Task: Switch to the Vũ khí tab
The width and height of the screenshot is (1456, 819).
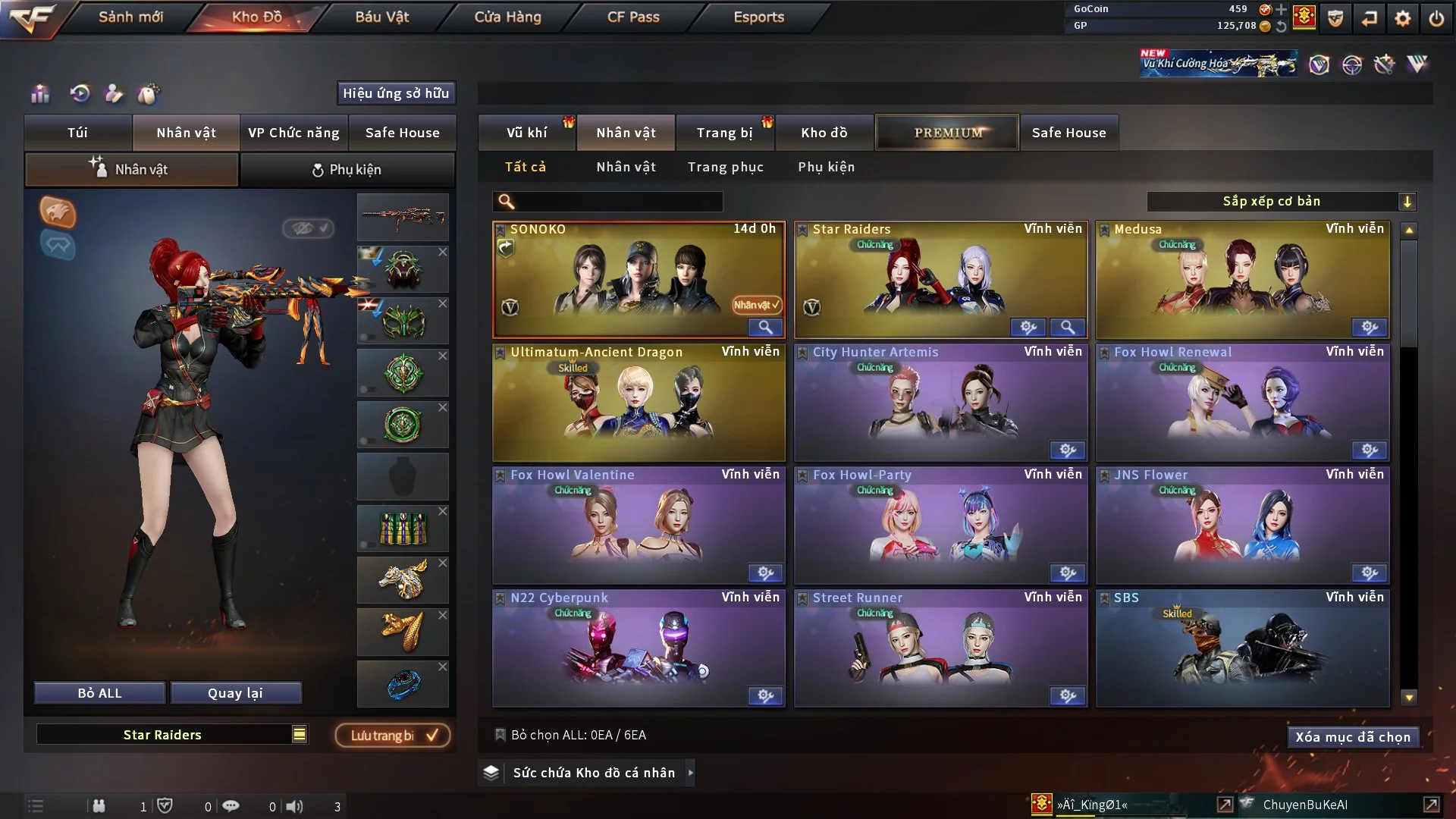Action: coord(526,133)
